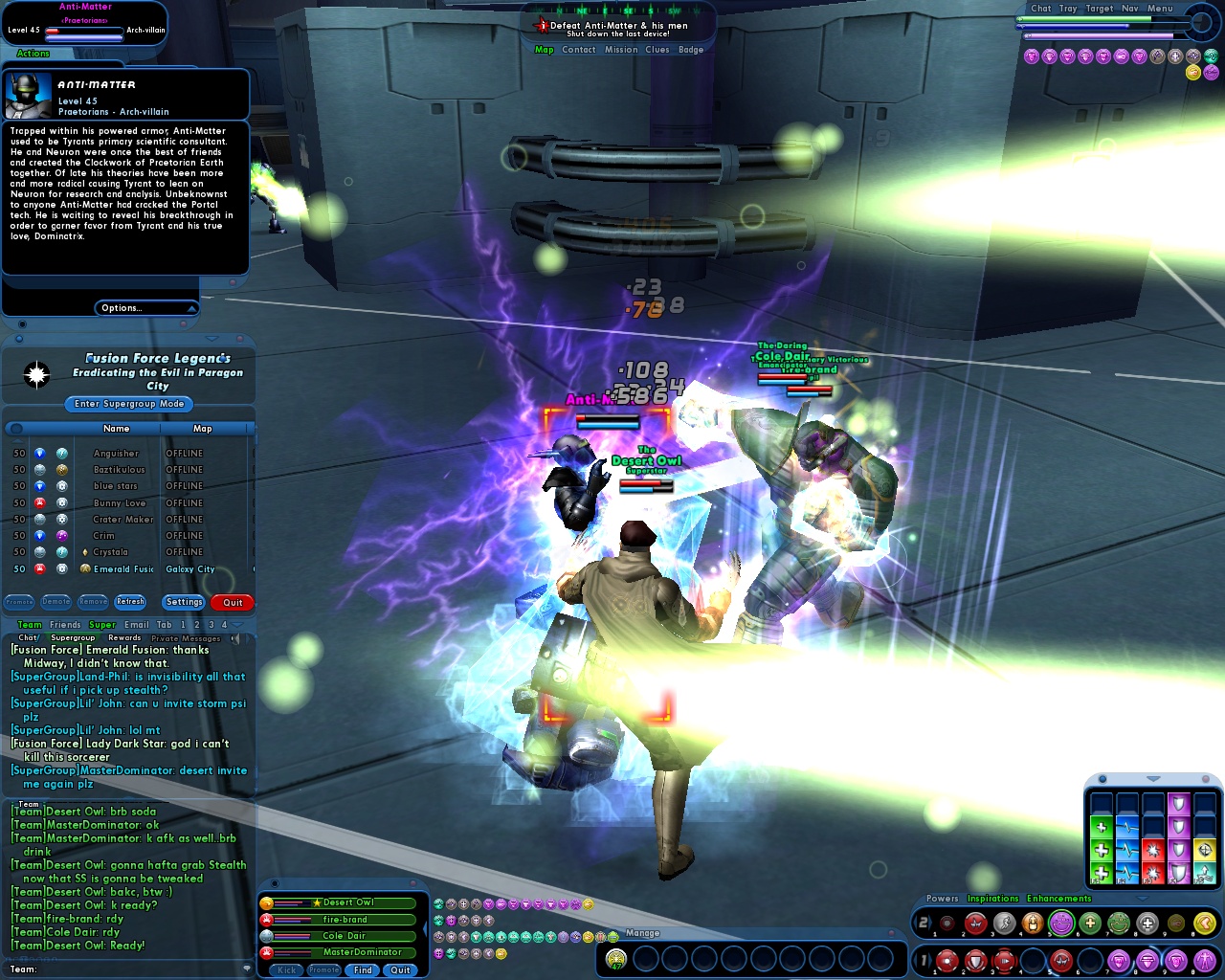Click Desert Owl's star icon in team window
The image size is (1225, 980).
click(317, 902)
